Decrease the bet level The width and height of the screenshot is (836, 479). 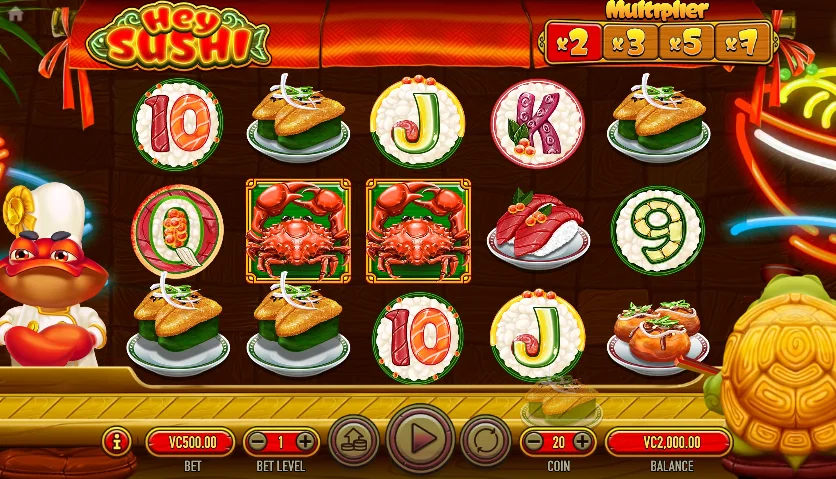[x=257, y=441]
